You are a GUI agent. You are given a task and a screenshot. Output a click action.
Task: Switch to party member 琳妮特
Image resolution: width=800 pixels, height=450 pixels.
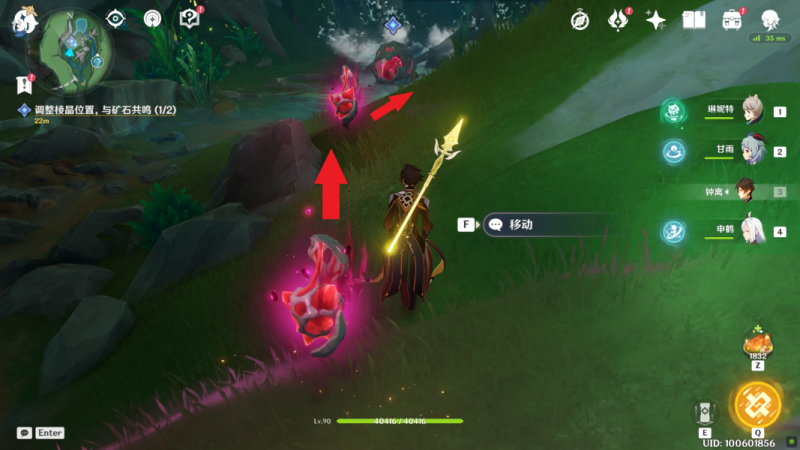[752, 112]
